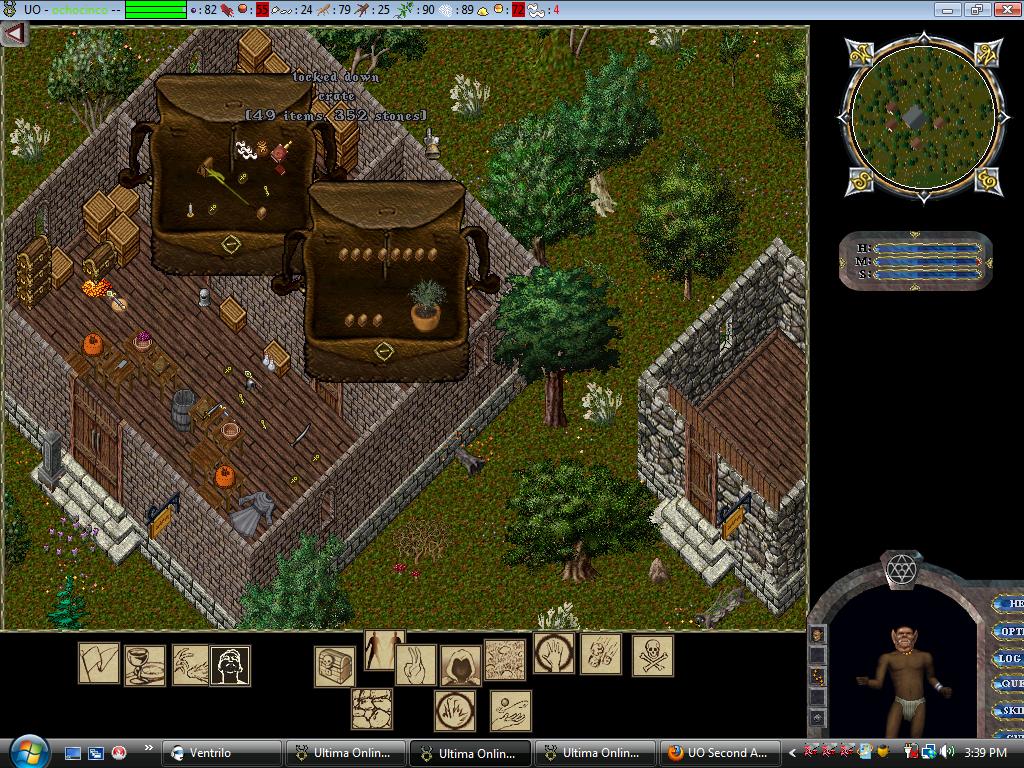Open the Skills button on the paperdoll
The image size is (1024, 768).
click(1010, 710)
